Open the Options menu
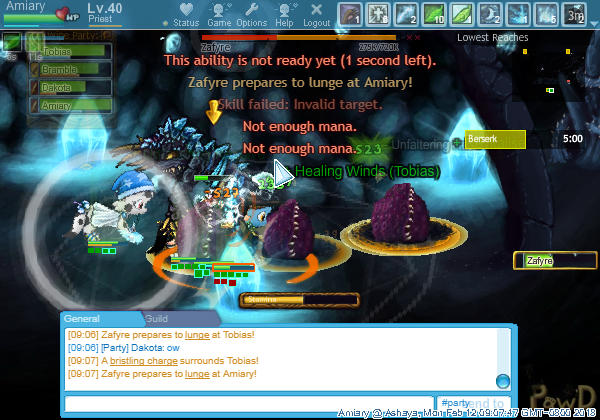 coord(251,14)
